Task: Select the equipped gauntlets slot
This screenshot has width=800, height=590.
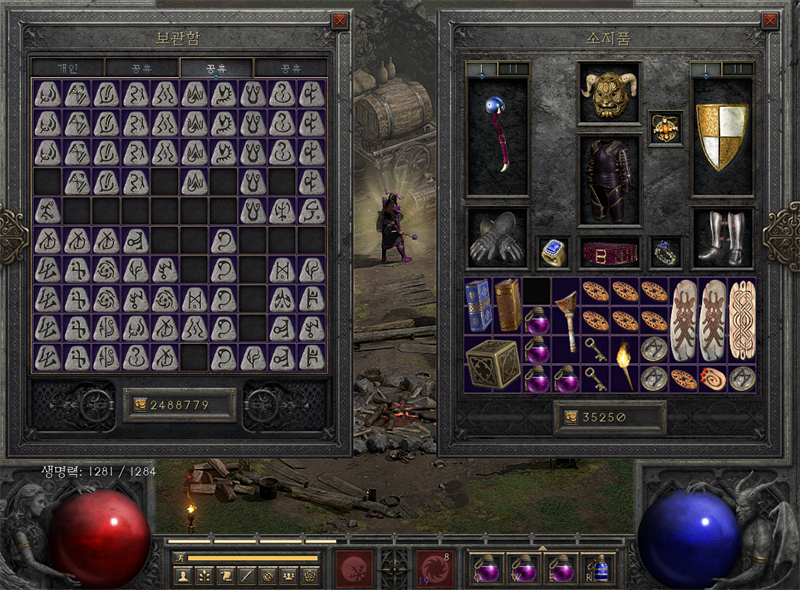Action: 497,237
